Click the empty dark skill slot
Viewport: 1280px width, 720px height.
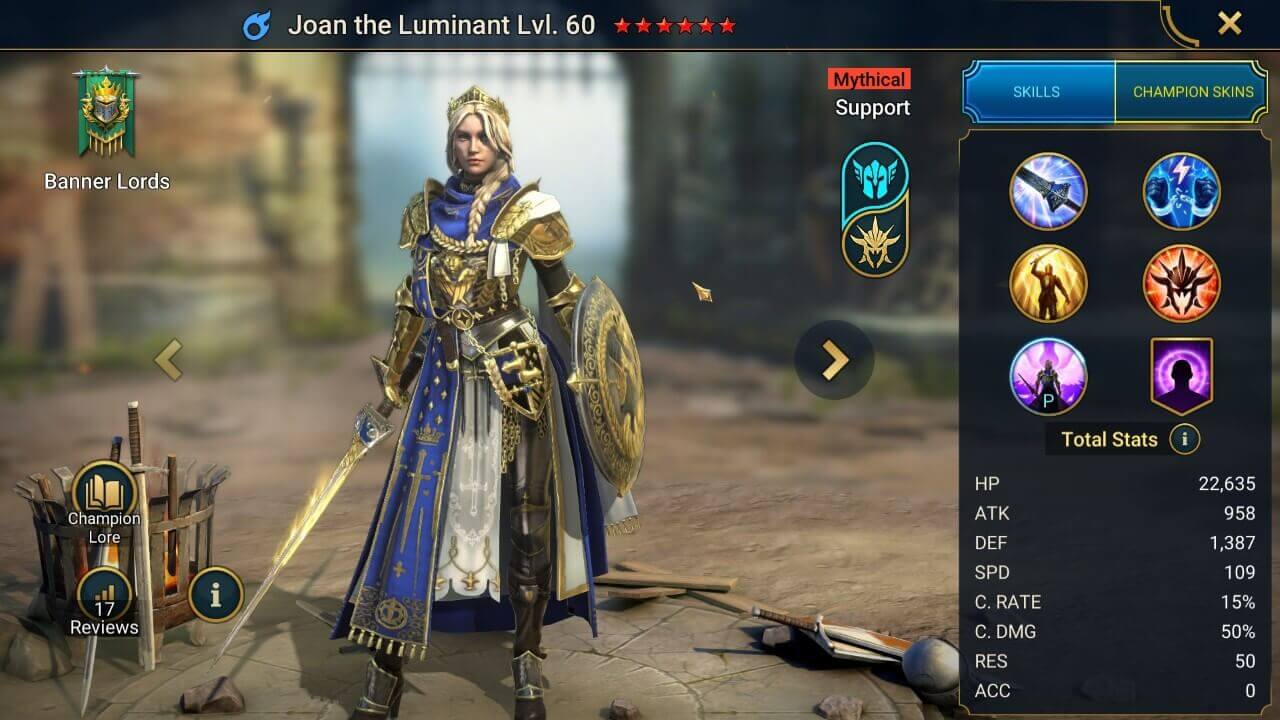(x=1182, y=374)
